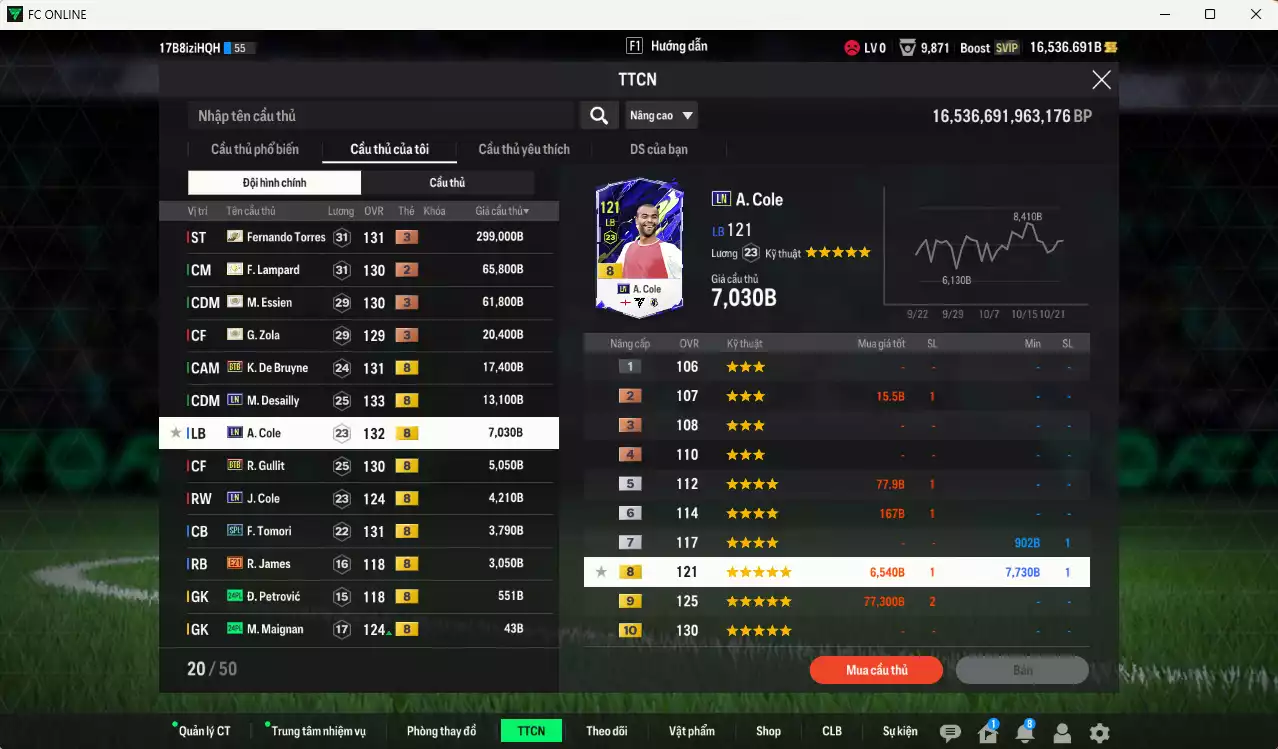Viewport: 1278px width, 749px height.
Task: Open the settings gear icon
Action: tap(1099, 733)
